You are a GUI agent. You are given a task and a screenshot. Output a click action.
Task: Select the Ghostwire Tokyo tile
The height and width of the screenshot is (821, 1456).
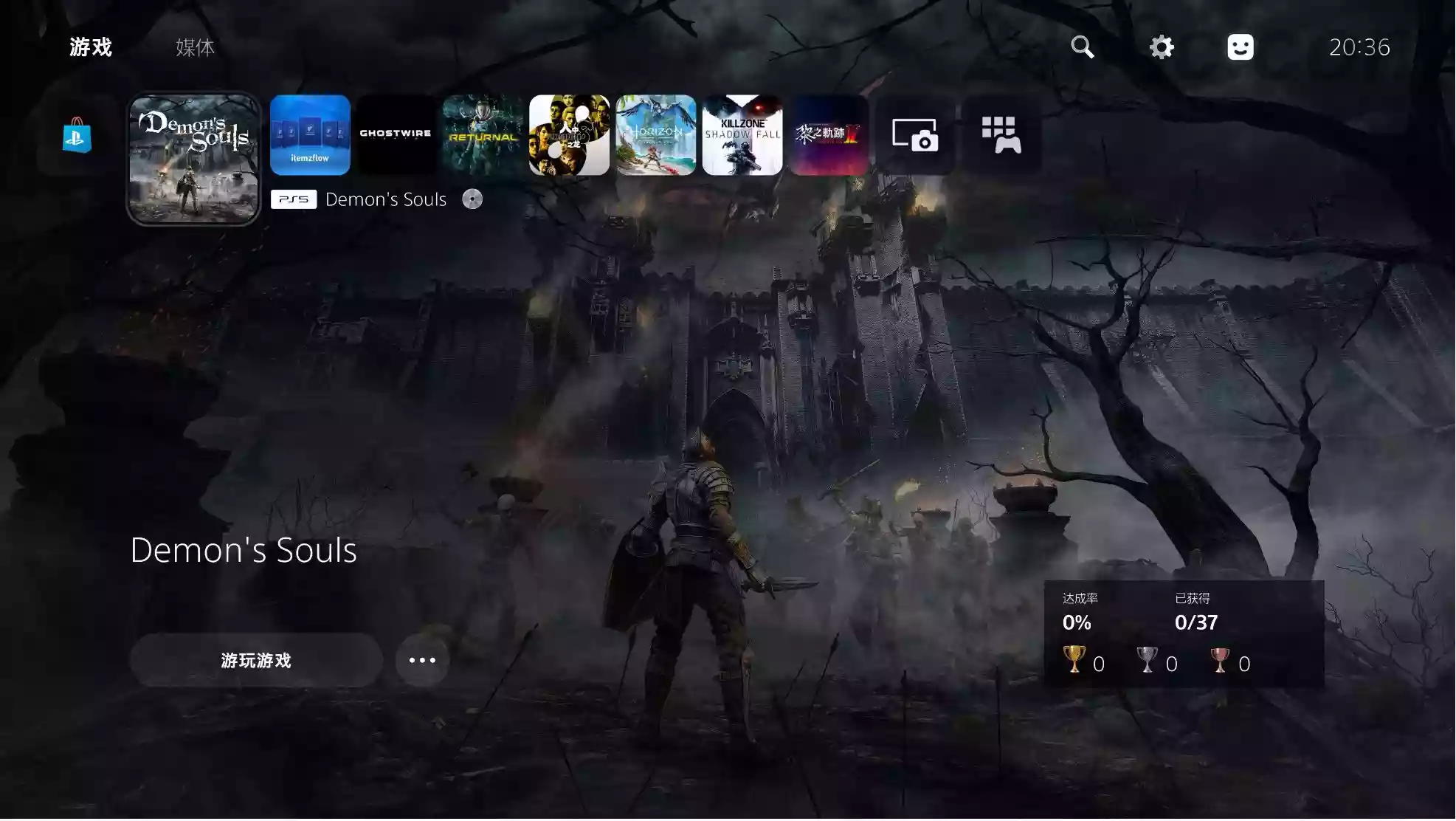coord(396,135)
